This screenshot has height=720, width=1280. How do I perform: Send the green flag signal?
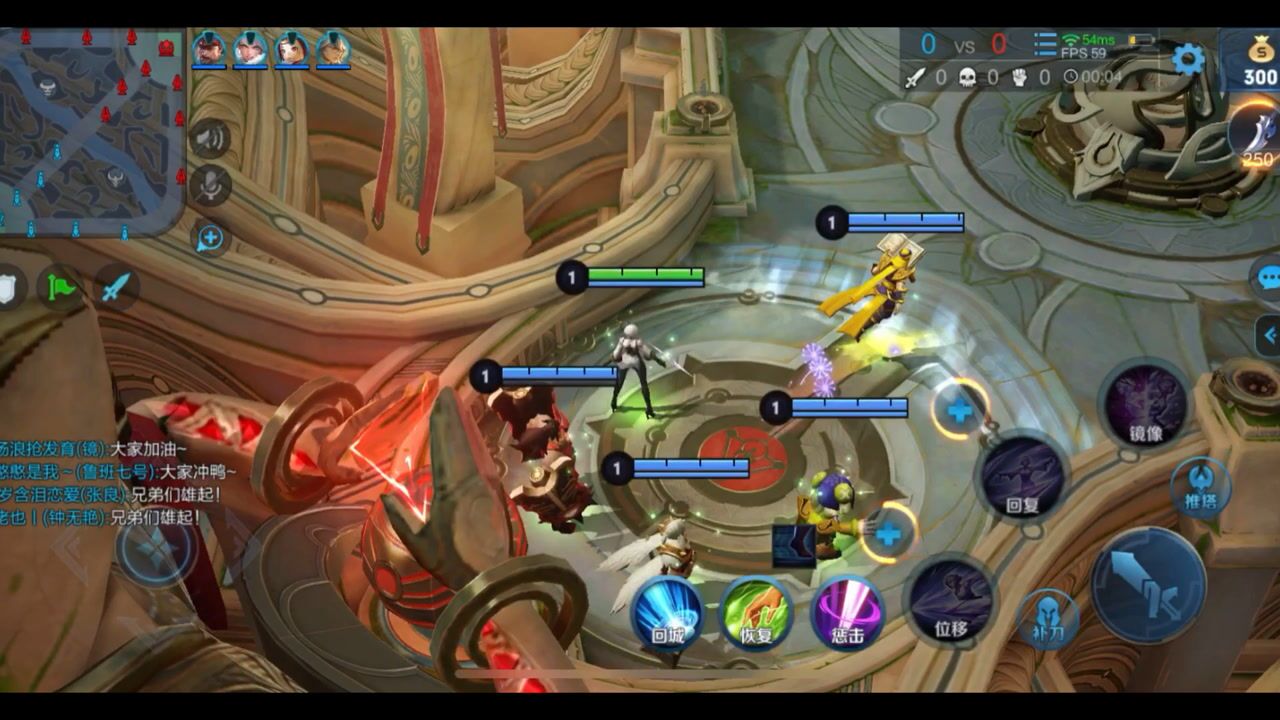[62, 288]
